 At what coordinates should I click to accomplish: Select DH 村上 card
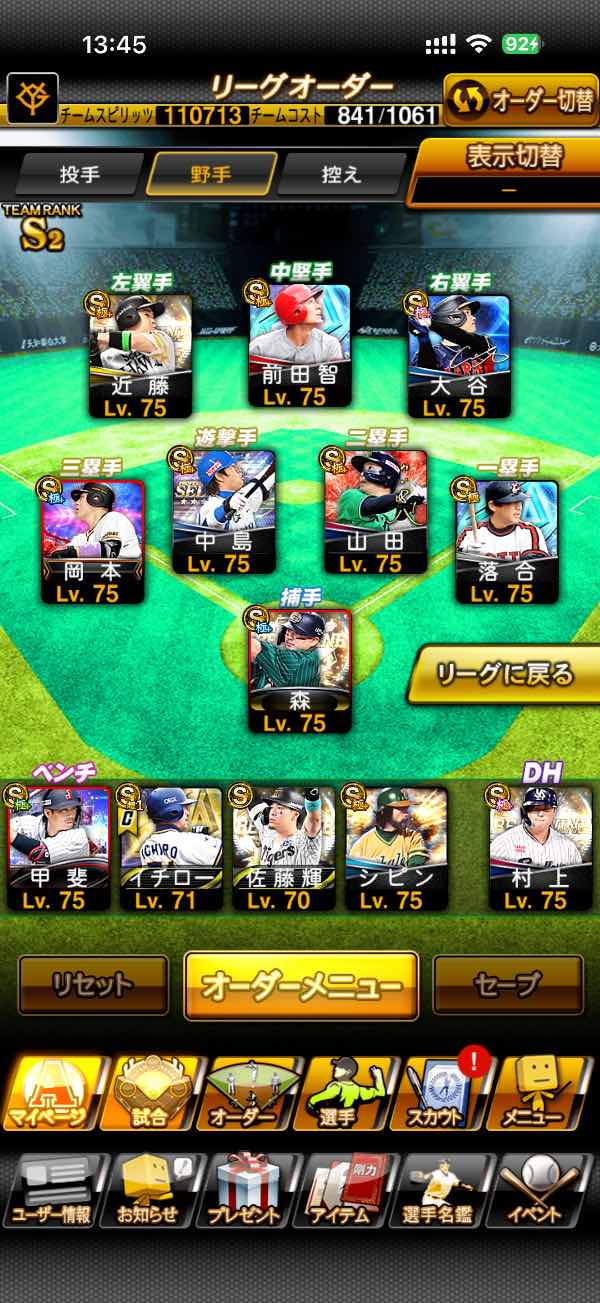[541, 847]
